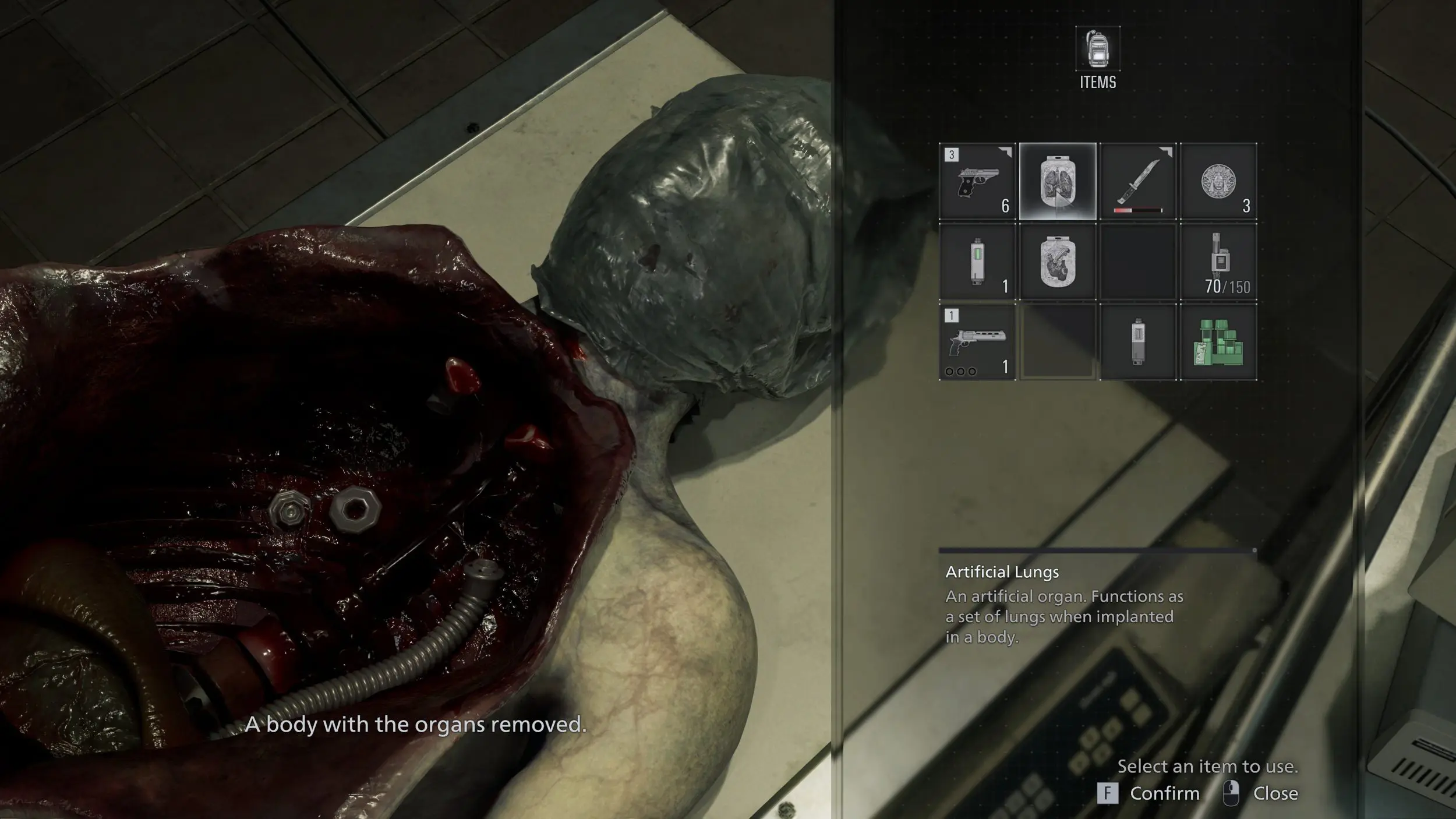
Task: Choose the green vials rack item
Action: [x=1218, y=342]
